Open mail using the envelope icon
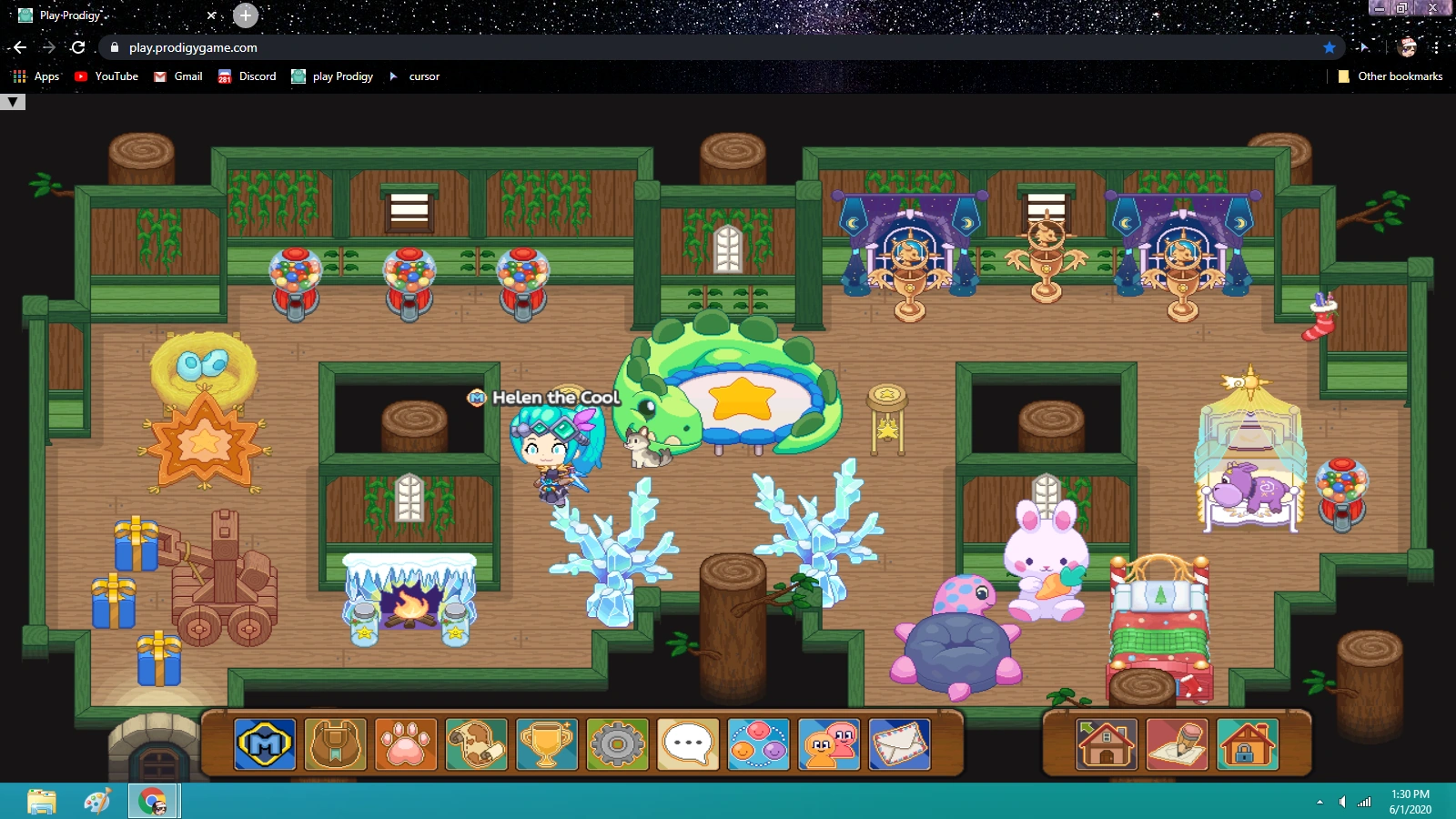 tap(899, 744)
